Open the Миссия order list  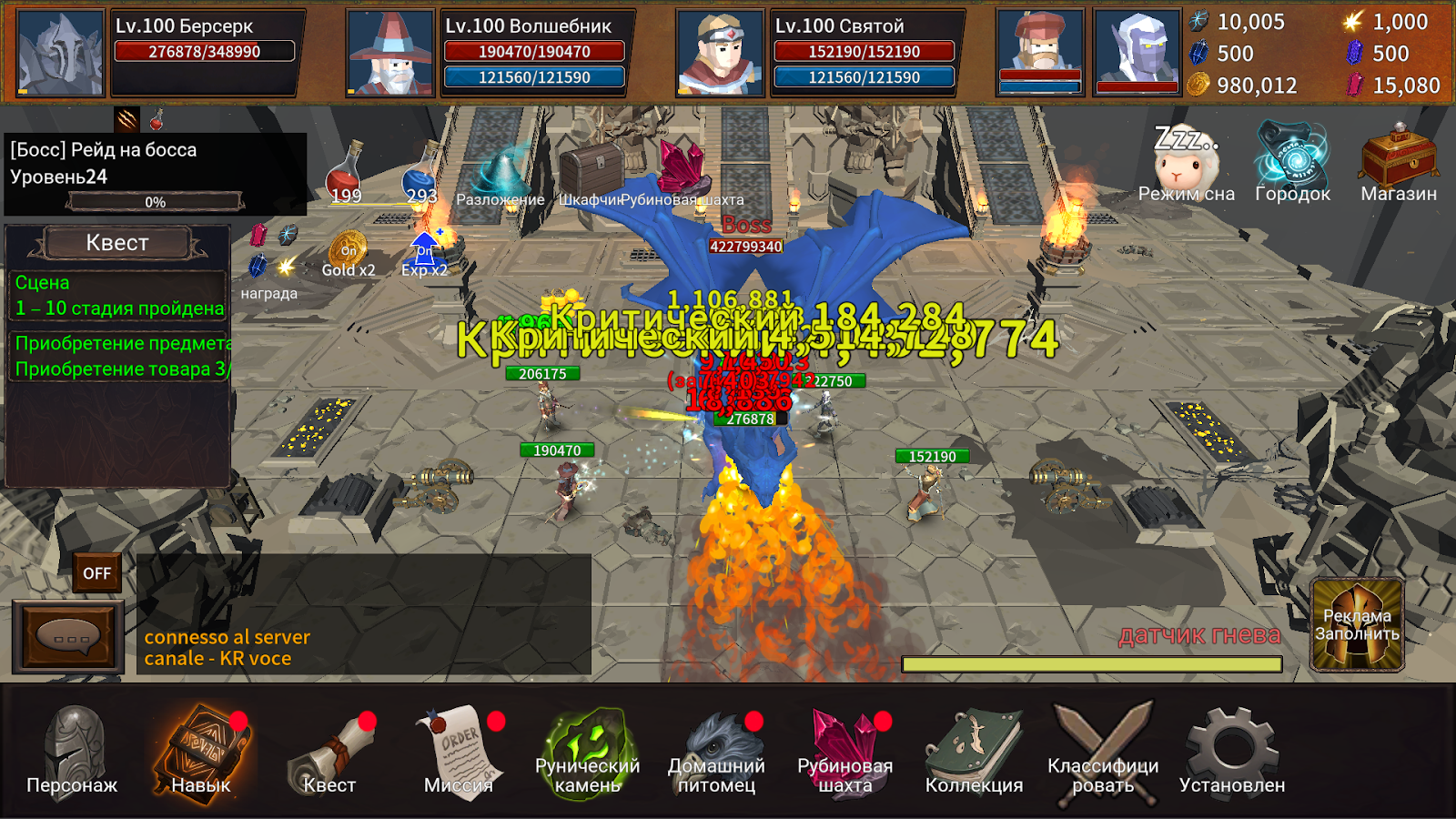[459, 753]
